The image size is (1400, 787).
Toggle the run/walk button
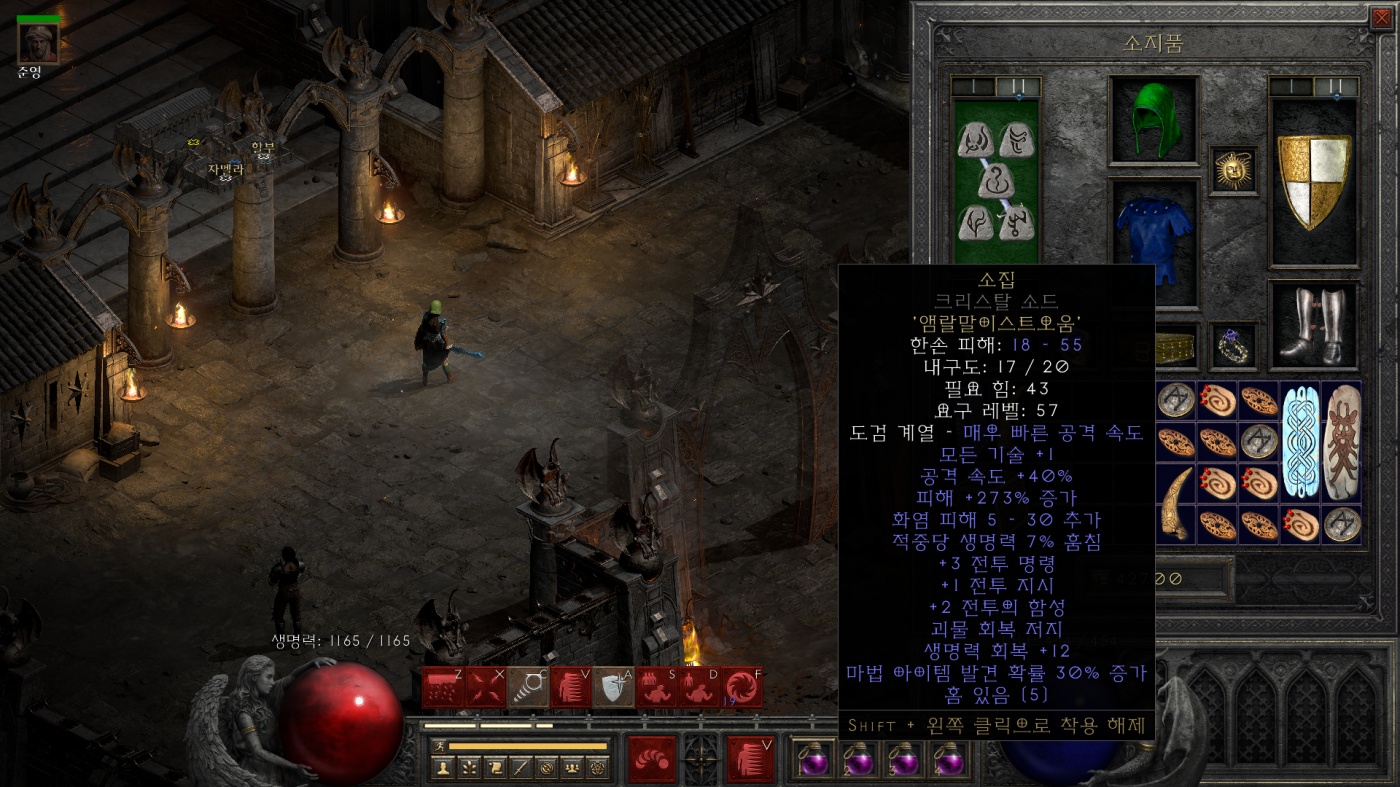click(x=439, y=746)
